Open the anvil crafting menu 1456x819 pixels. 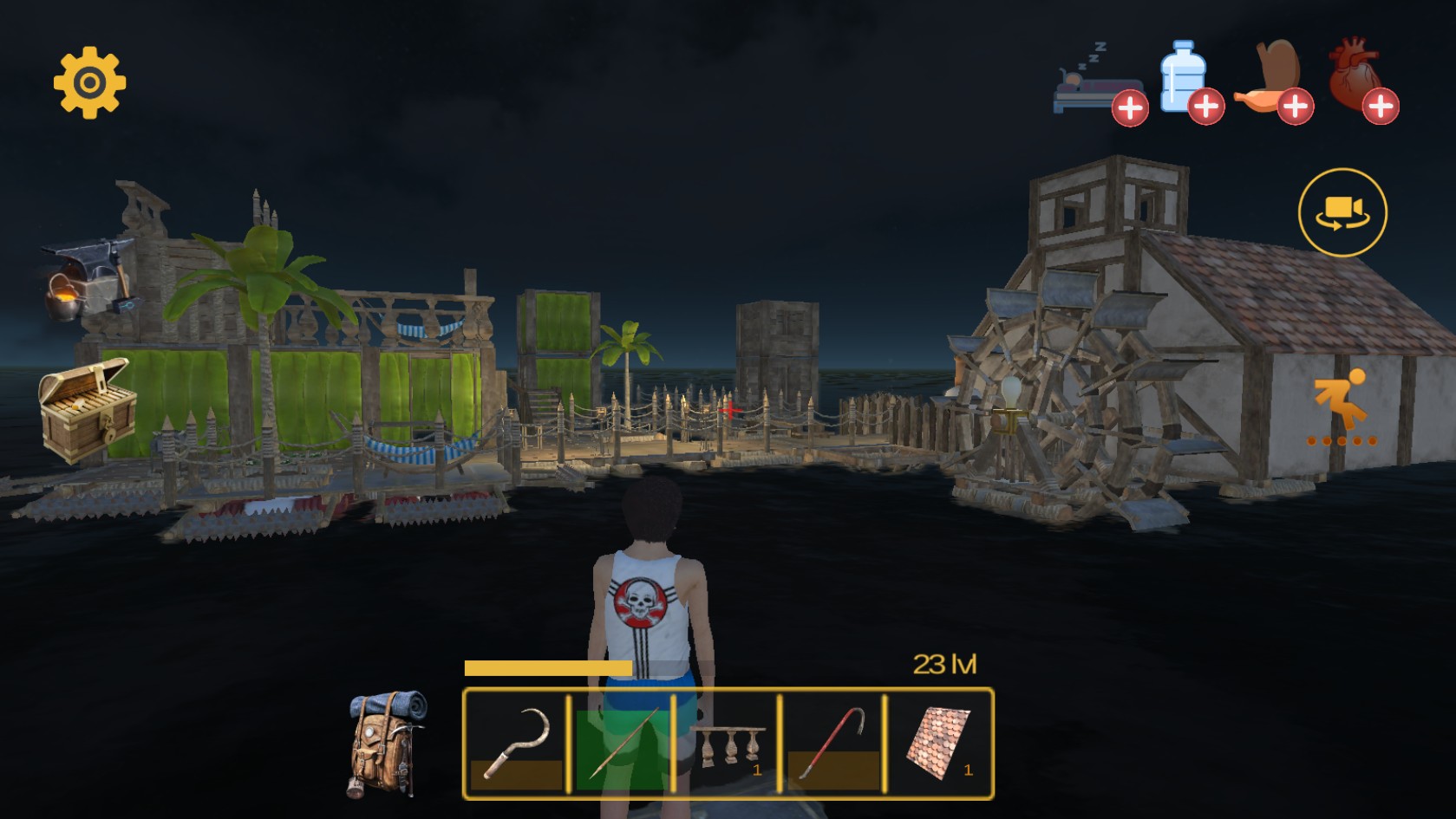pos(88,279)
